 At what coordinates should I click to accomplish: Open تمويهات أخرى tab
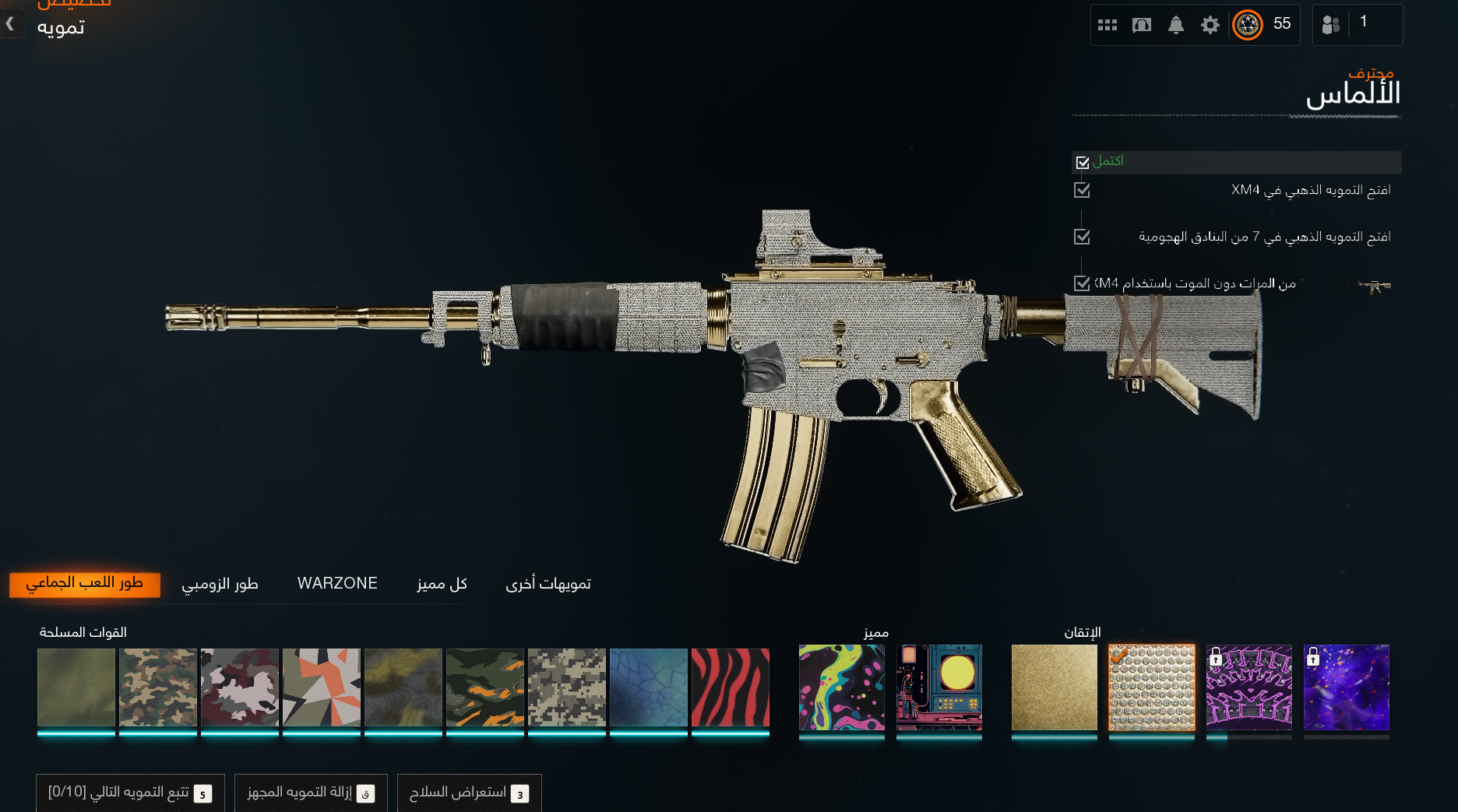click(548, 584)
